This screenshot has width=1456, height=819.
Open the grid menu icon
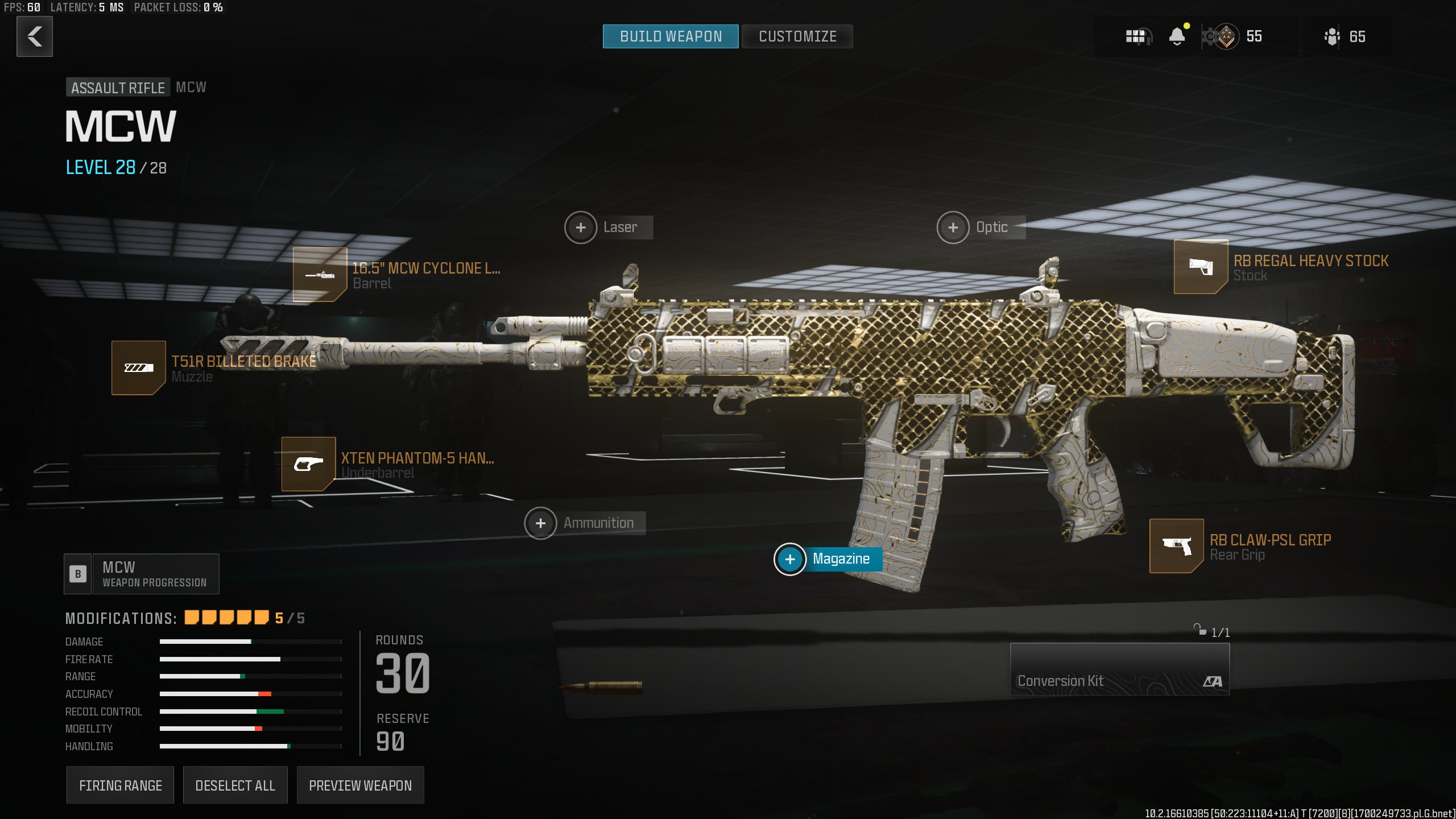click(x=1137, y=37)
